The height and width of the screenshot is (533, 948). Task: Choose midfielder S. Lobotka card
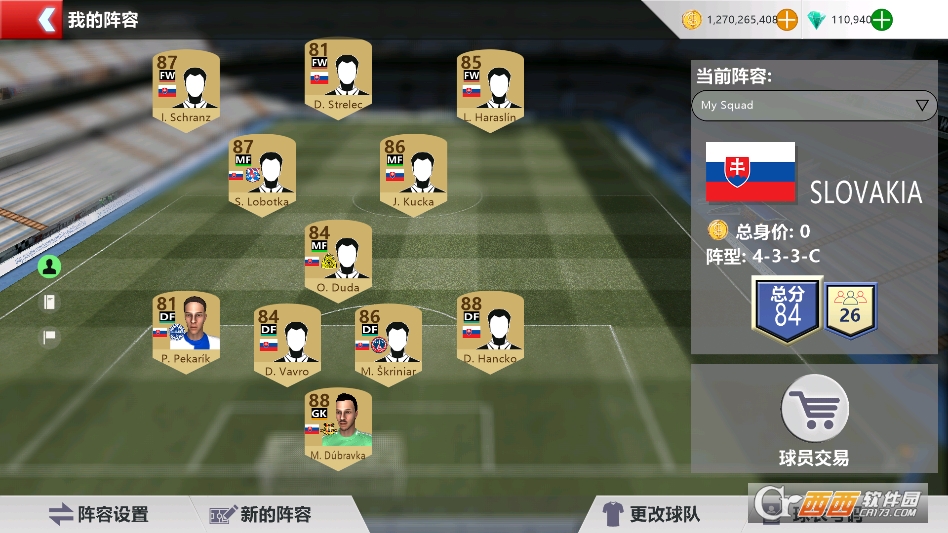262,170
